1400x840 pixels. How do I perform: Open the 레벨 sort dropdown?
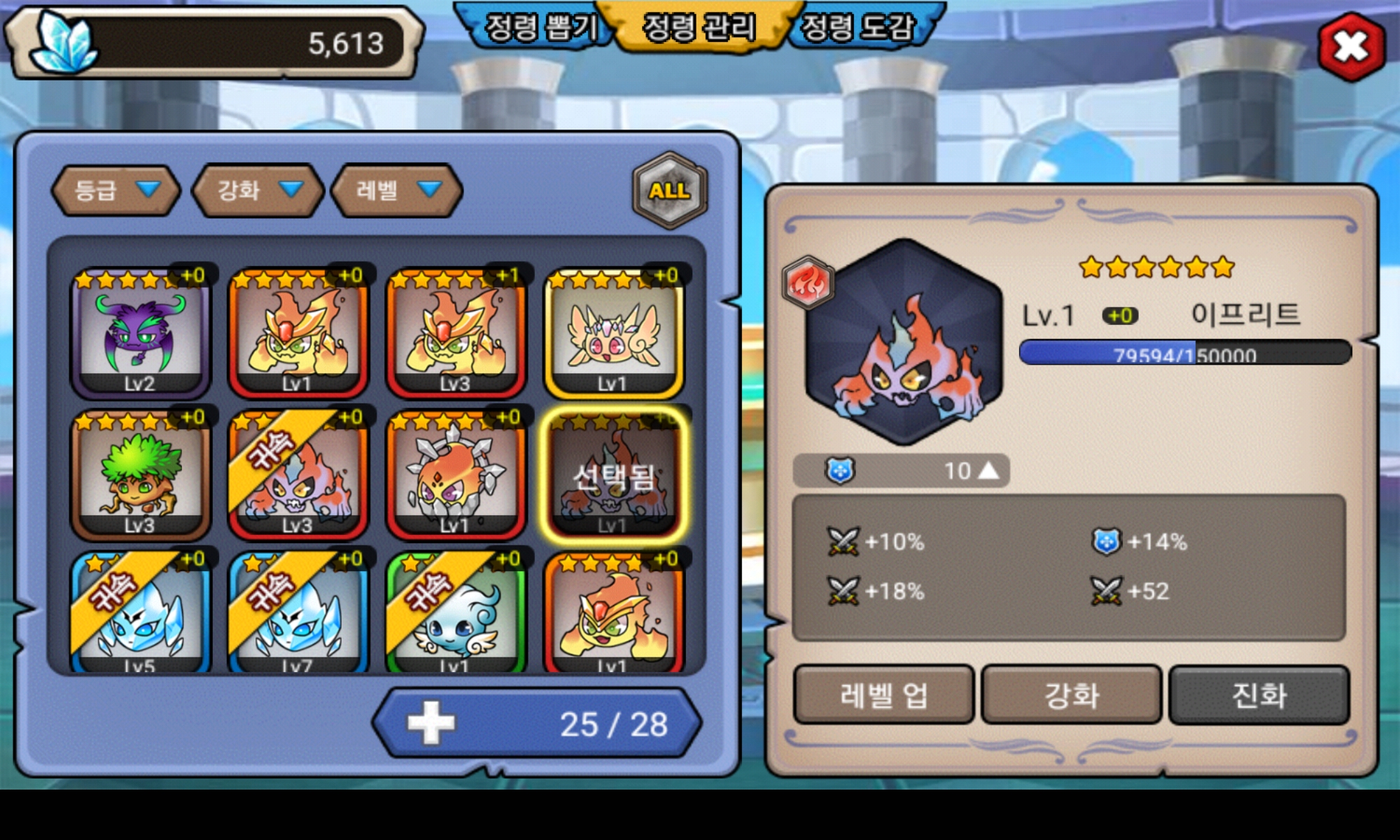pos(397,190)
